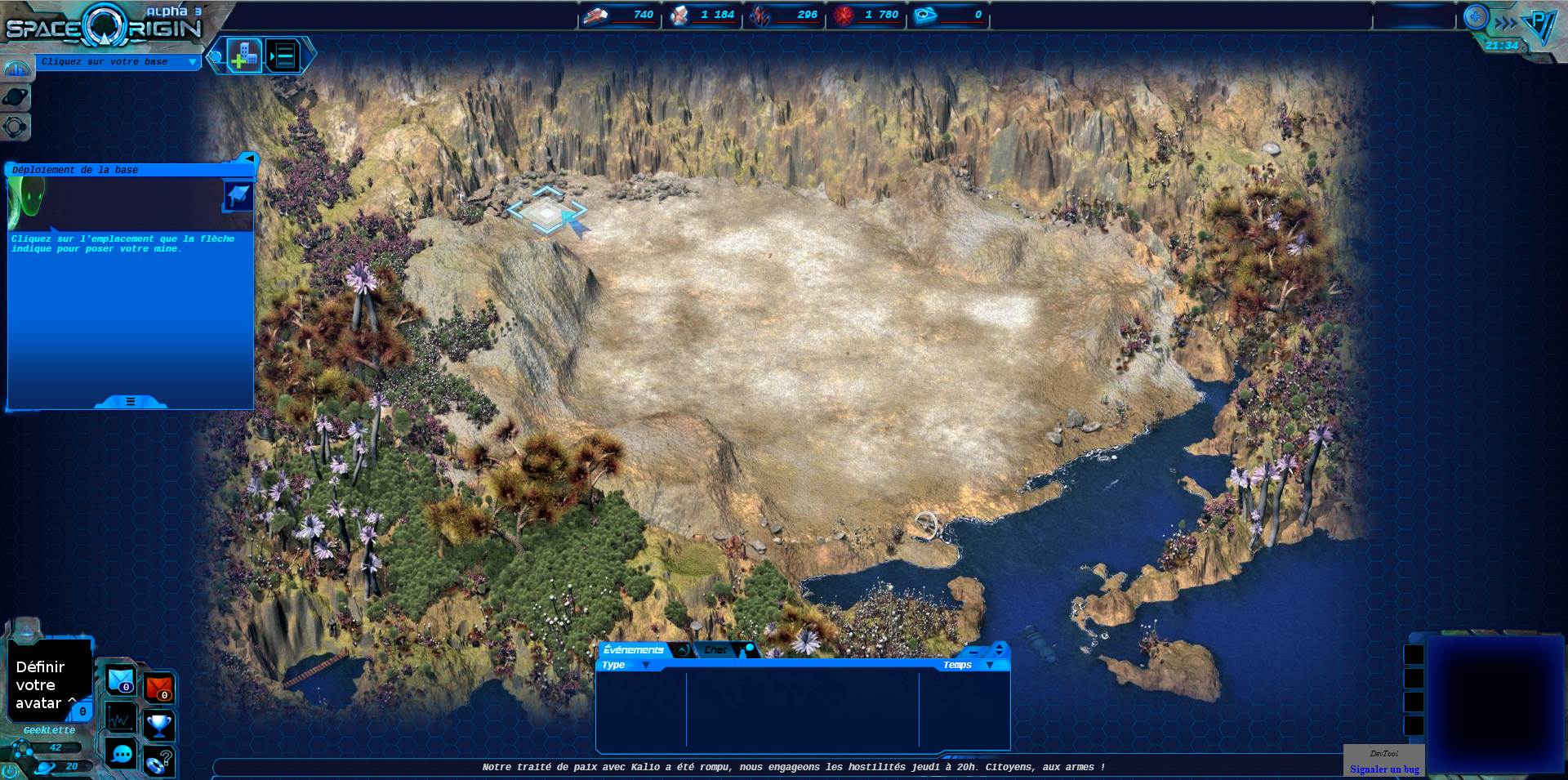Image resolution: width=1568 pixels, height=780 pixels.
Task: Open the red envelope combat reports
Action: pyautogui.click(x=159, y=688)
